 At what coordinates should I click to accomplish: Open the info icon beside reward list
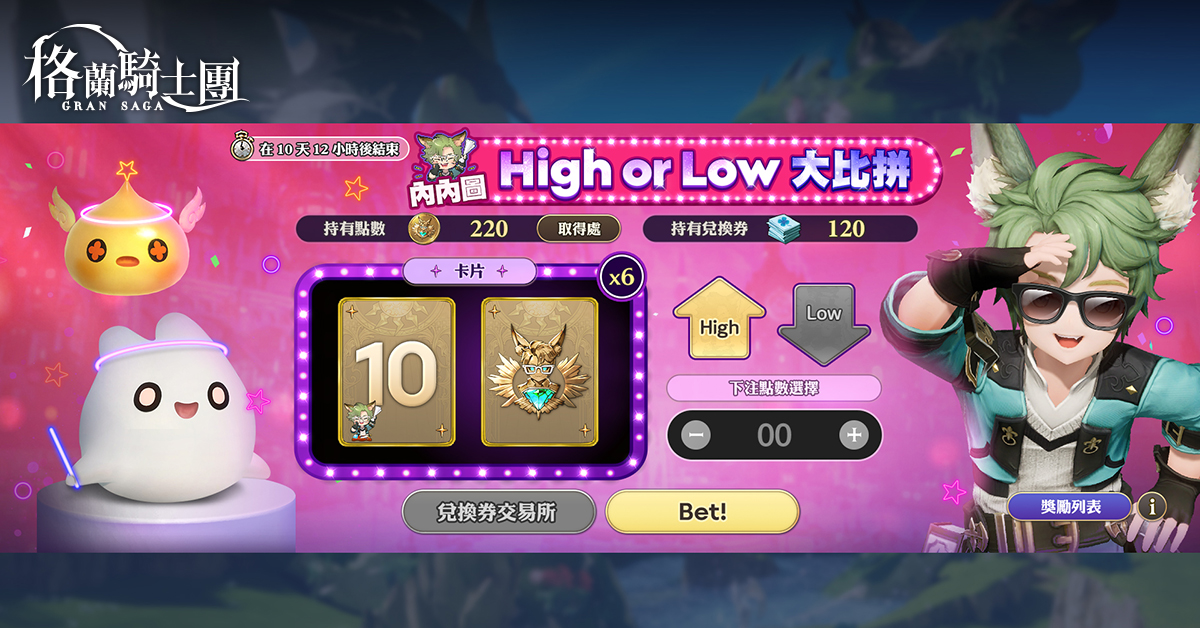pyautogui.click(x=1152, y=507)
